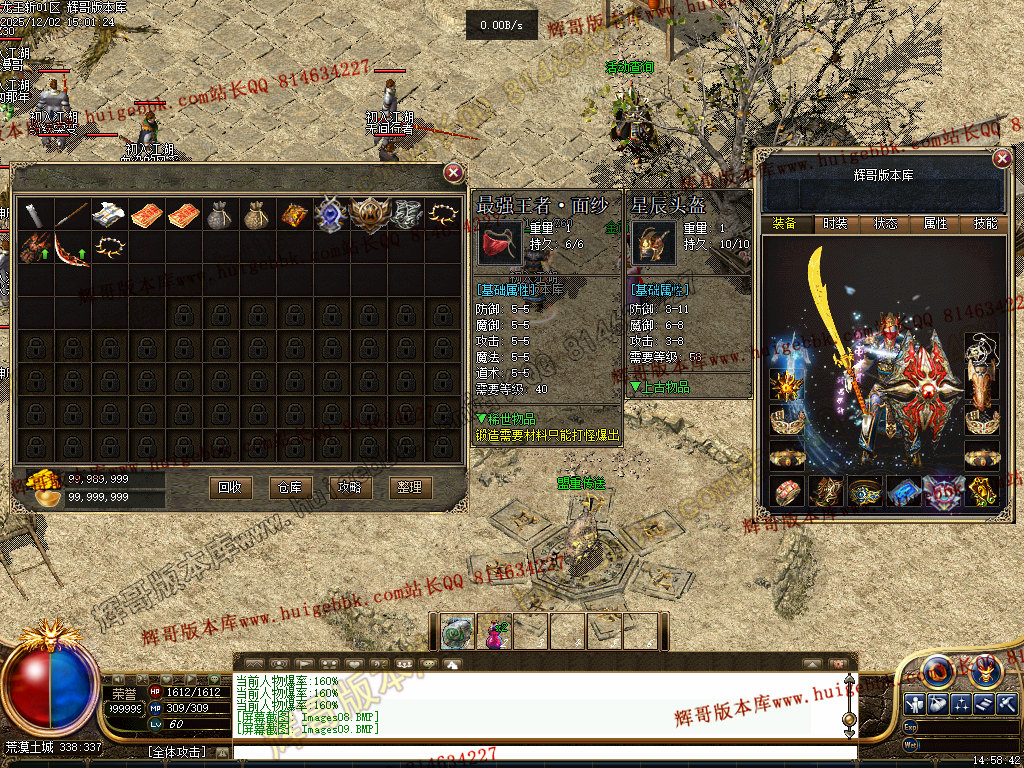Open the 状态 status tab

coord(885,224)
